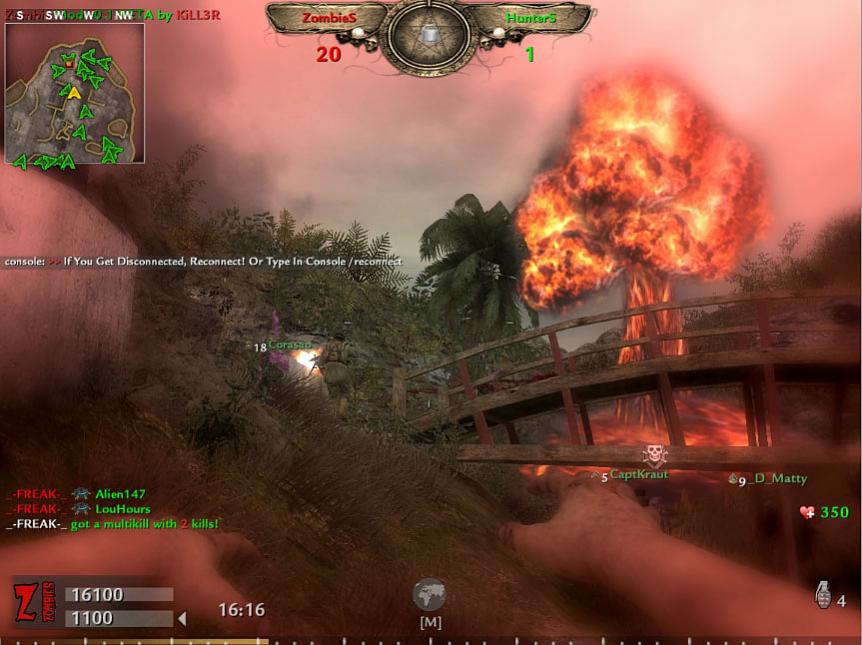Image resolution: width=862 pixels, height=645 pixels.
Task: Select the ZombieS team banner
Action: click(x=328, y=19)
